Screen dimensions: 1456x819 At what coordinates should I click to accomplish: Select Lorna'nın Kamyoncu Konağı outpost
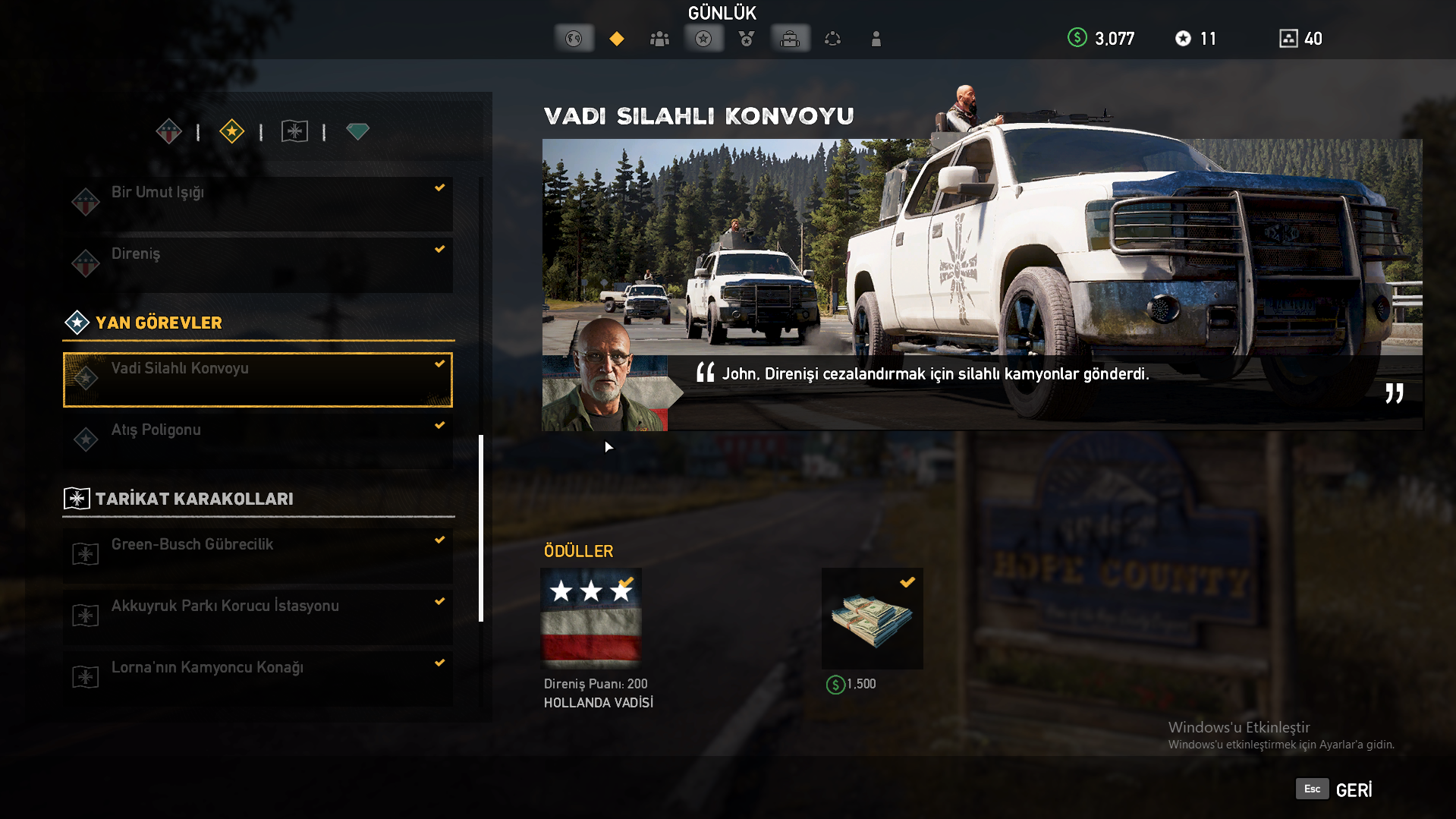(258, 679)
